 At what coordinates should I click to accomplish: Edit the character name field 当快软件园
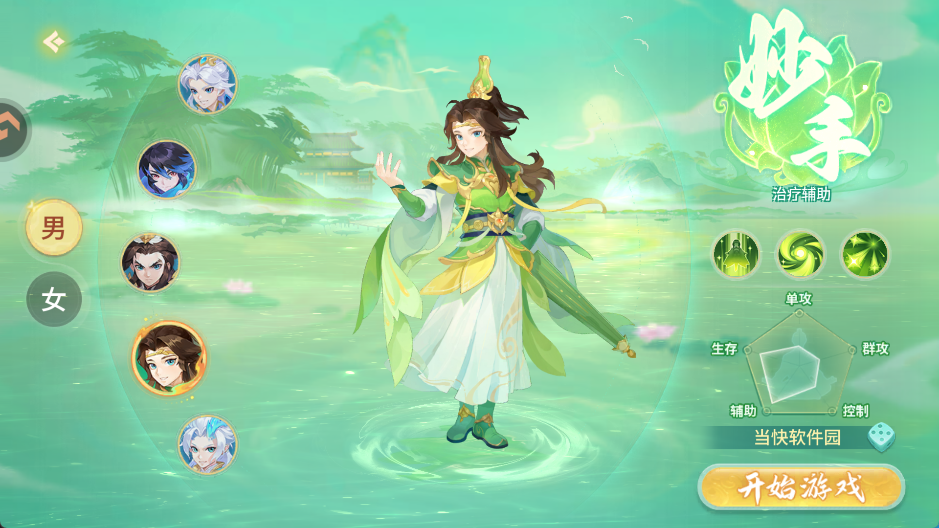(x=796, y=437)
